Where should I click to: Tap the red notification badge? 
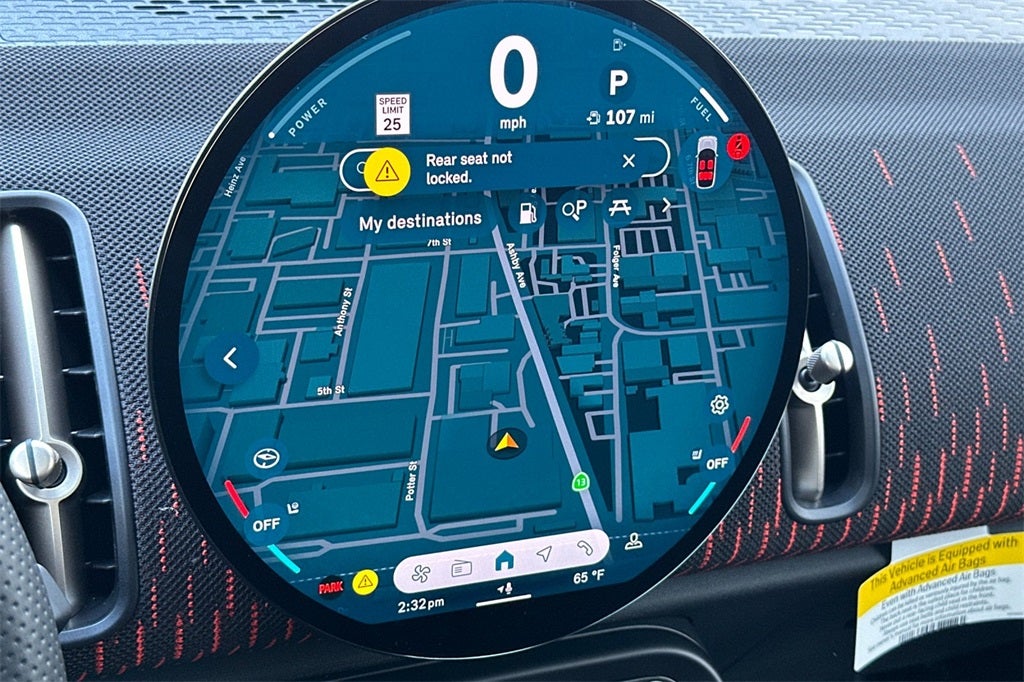(x=739, y=146)
